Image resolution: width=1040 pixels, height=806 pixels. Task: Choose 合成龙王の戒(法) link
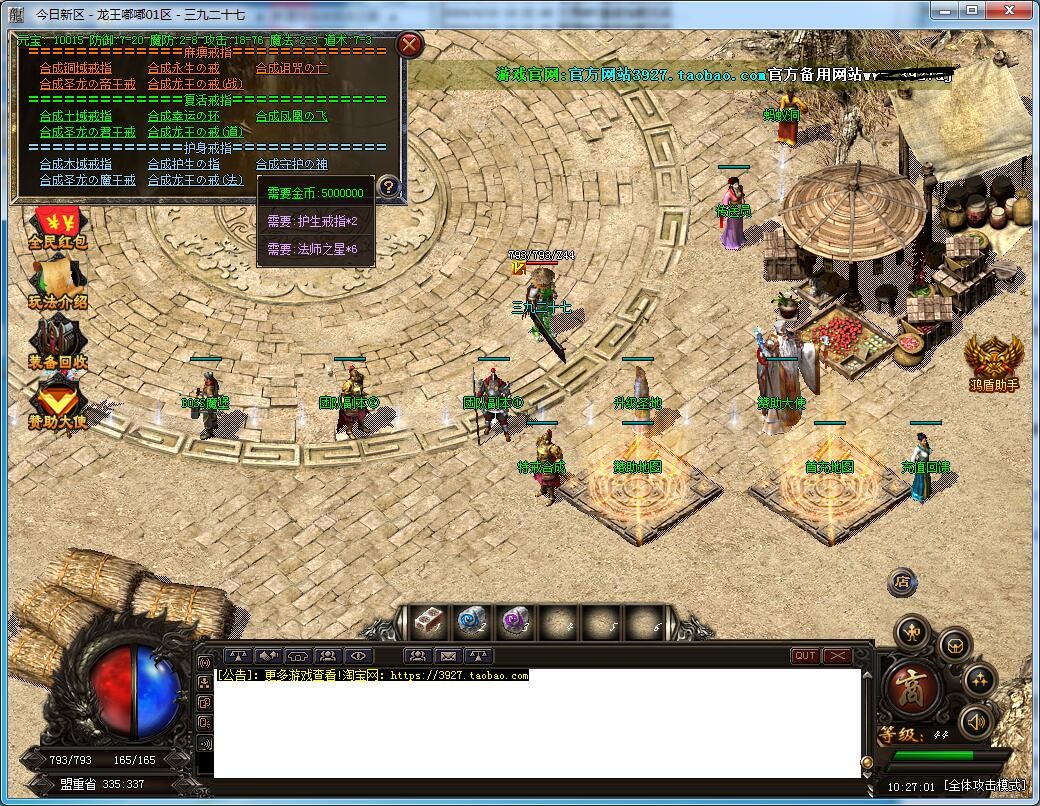pyautogui.click(x=195, y=180)
